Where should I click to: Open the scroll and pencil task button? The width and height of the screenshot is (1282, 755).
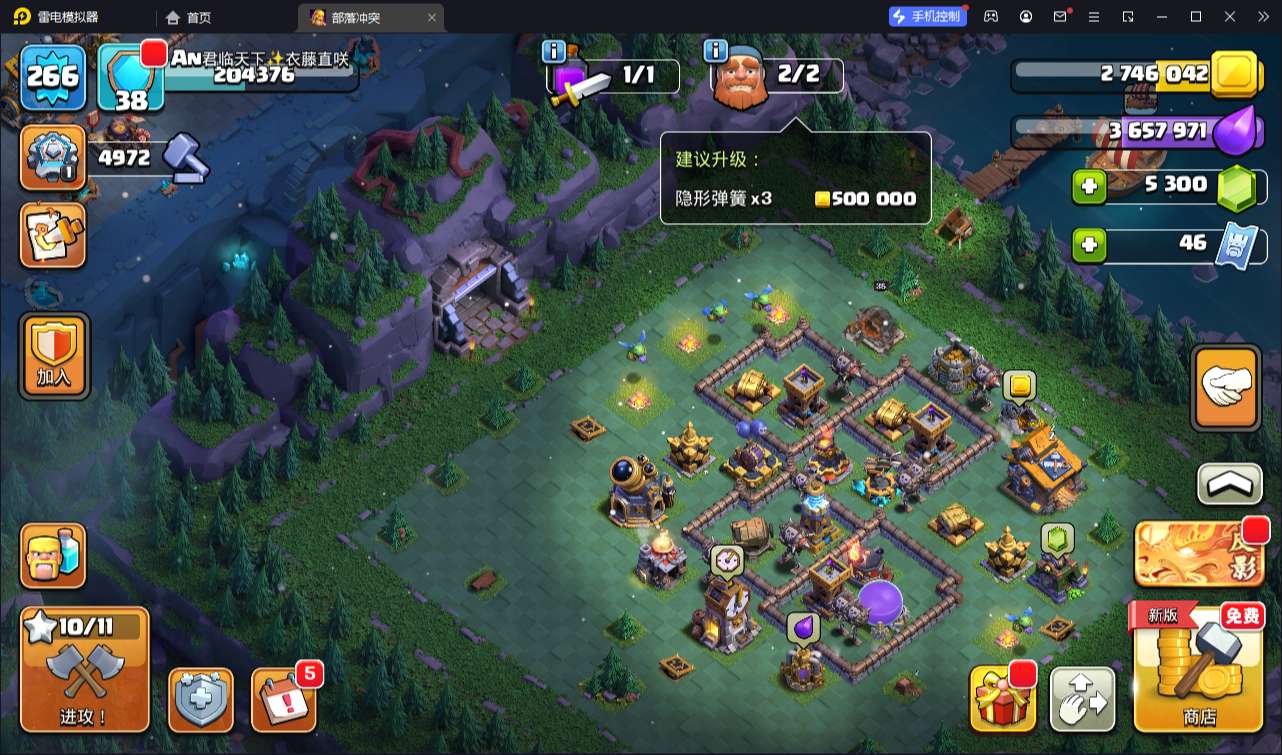pos(53,235)
